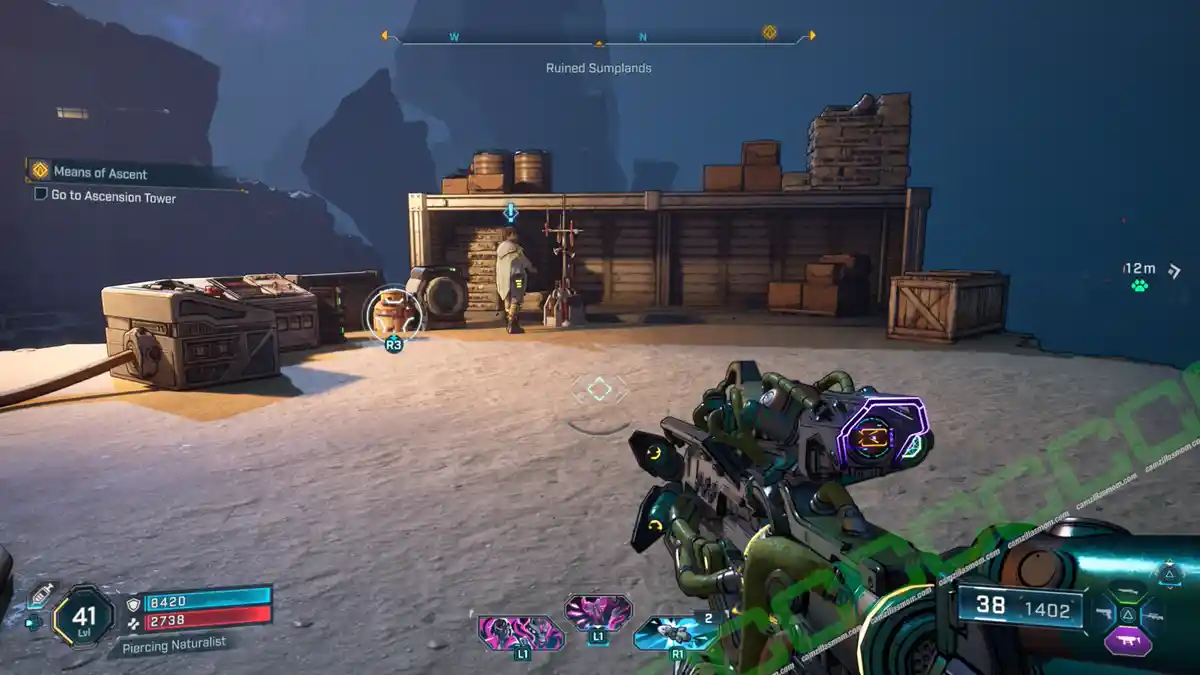1200x675 pixels.
Task: Equip the purple highlighted SMG slot
Action: [1128, 641]
